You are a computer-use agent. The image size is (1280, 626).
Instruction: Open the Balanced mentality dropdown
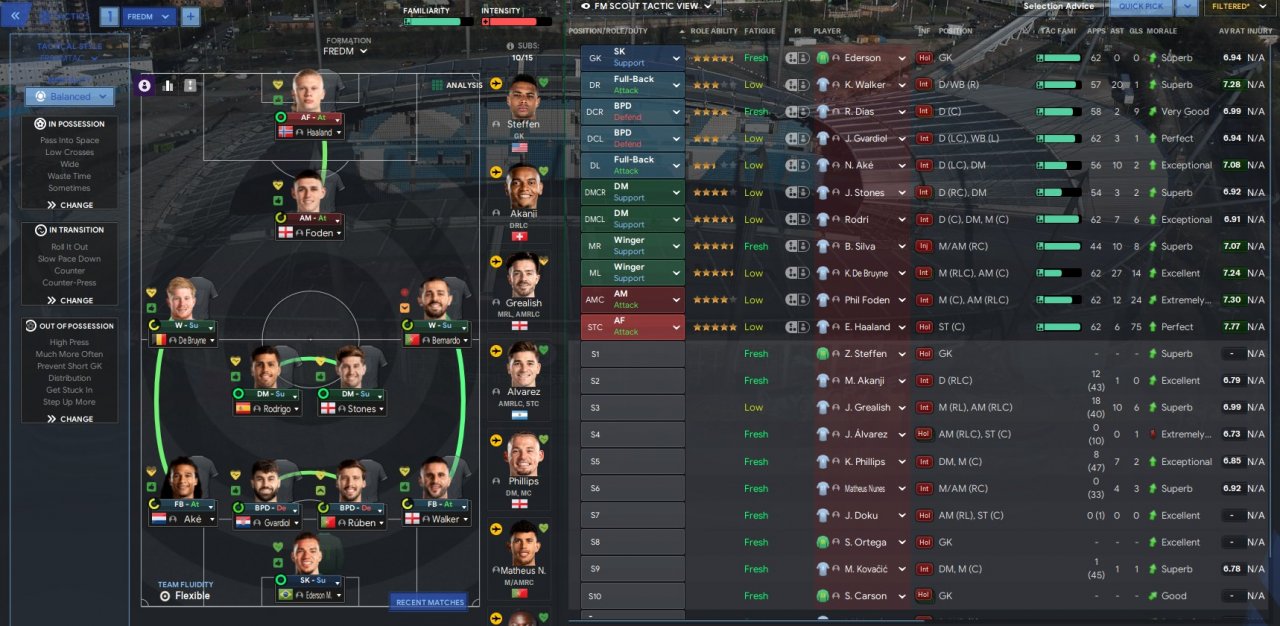click(x=69, y=97)
